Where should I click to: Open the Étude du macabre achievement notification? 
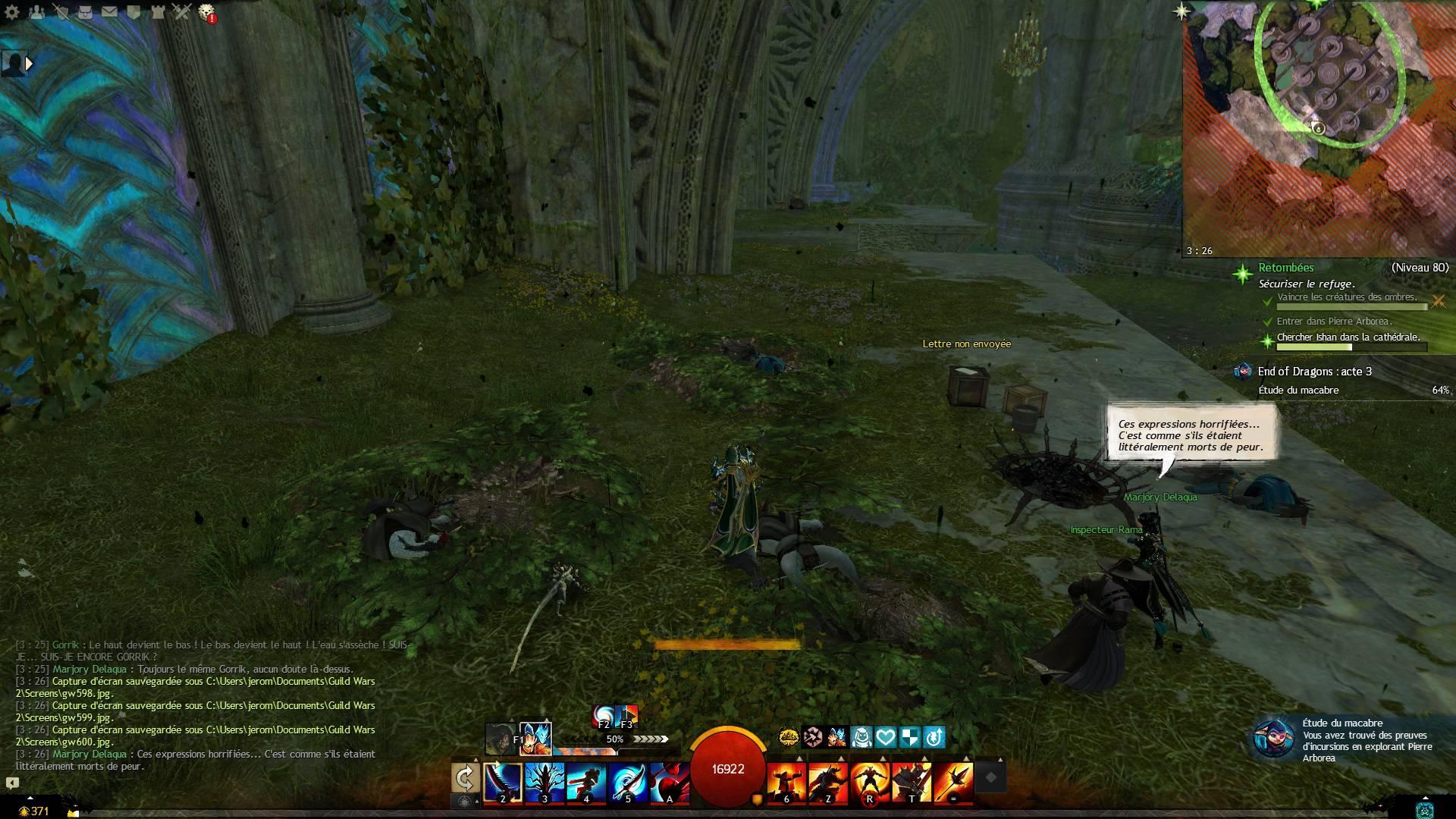[x=1351, y=740]
